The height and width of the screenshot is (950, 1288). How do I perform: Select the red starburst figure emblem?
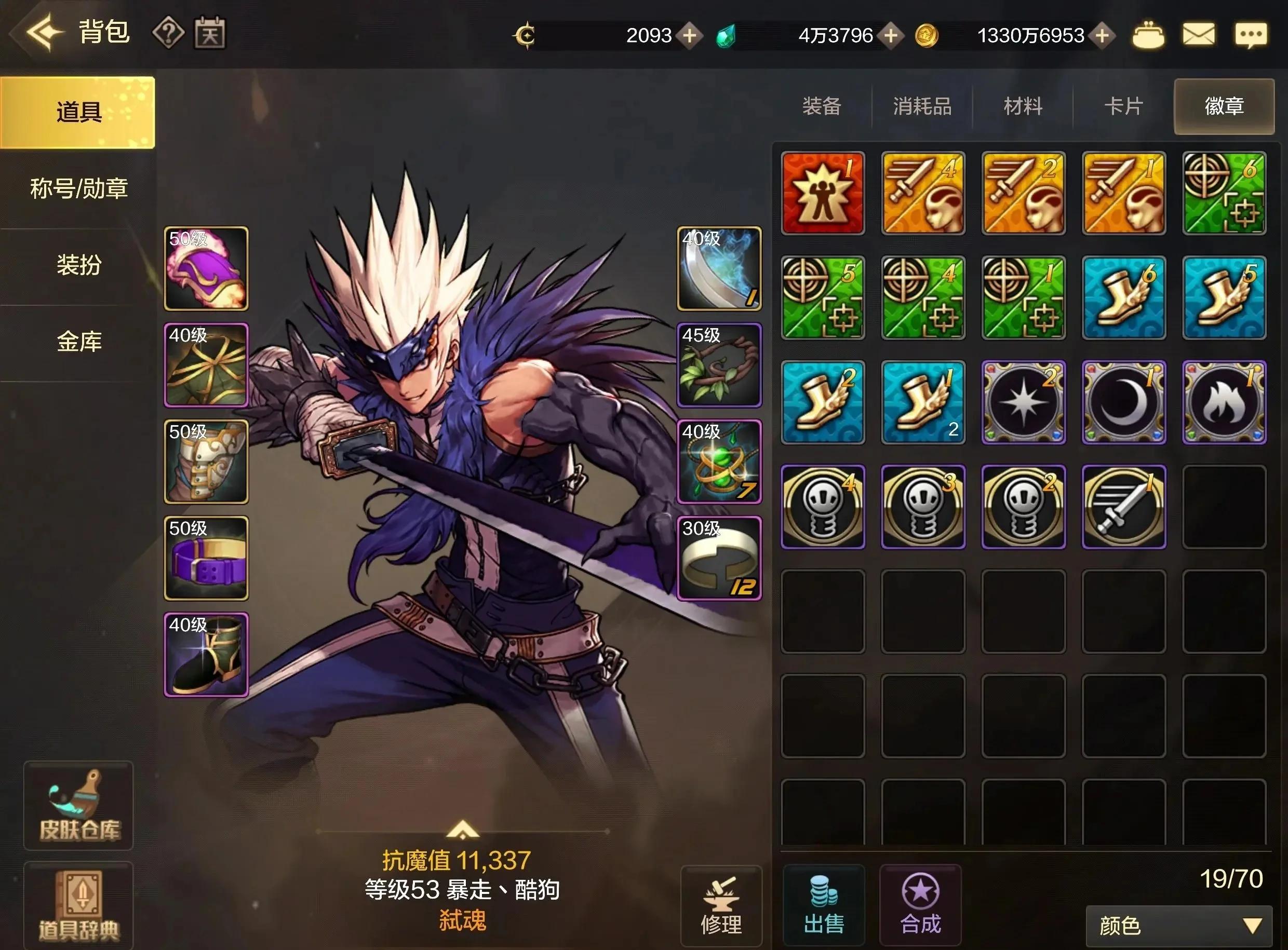coord(823,193)
